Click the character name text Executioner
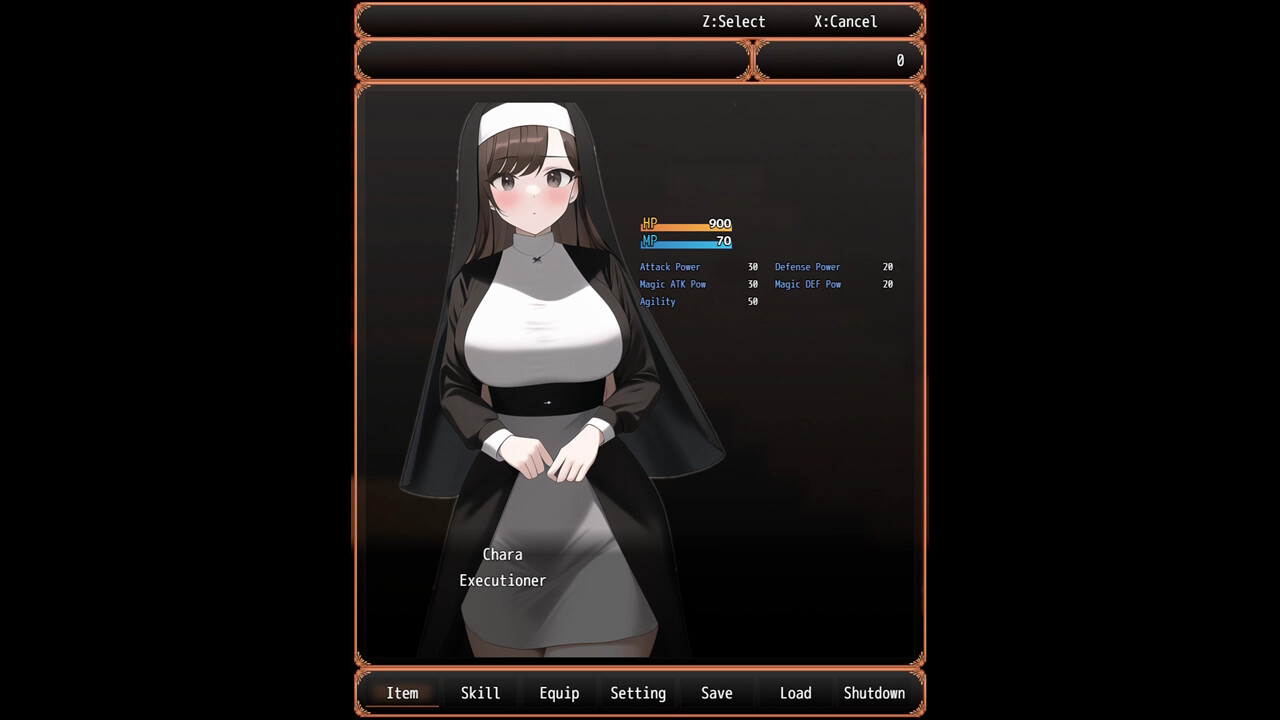The height and width of the screenshot is (720, 1280). coord(502,580)
